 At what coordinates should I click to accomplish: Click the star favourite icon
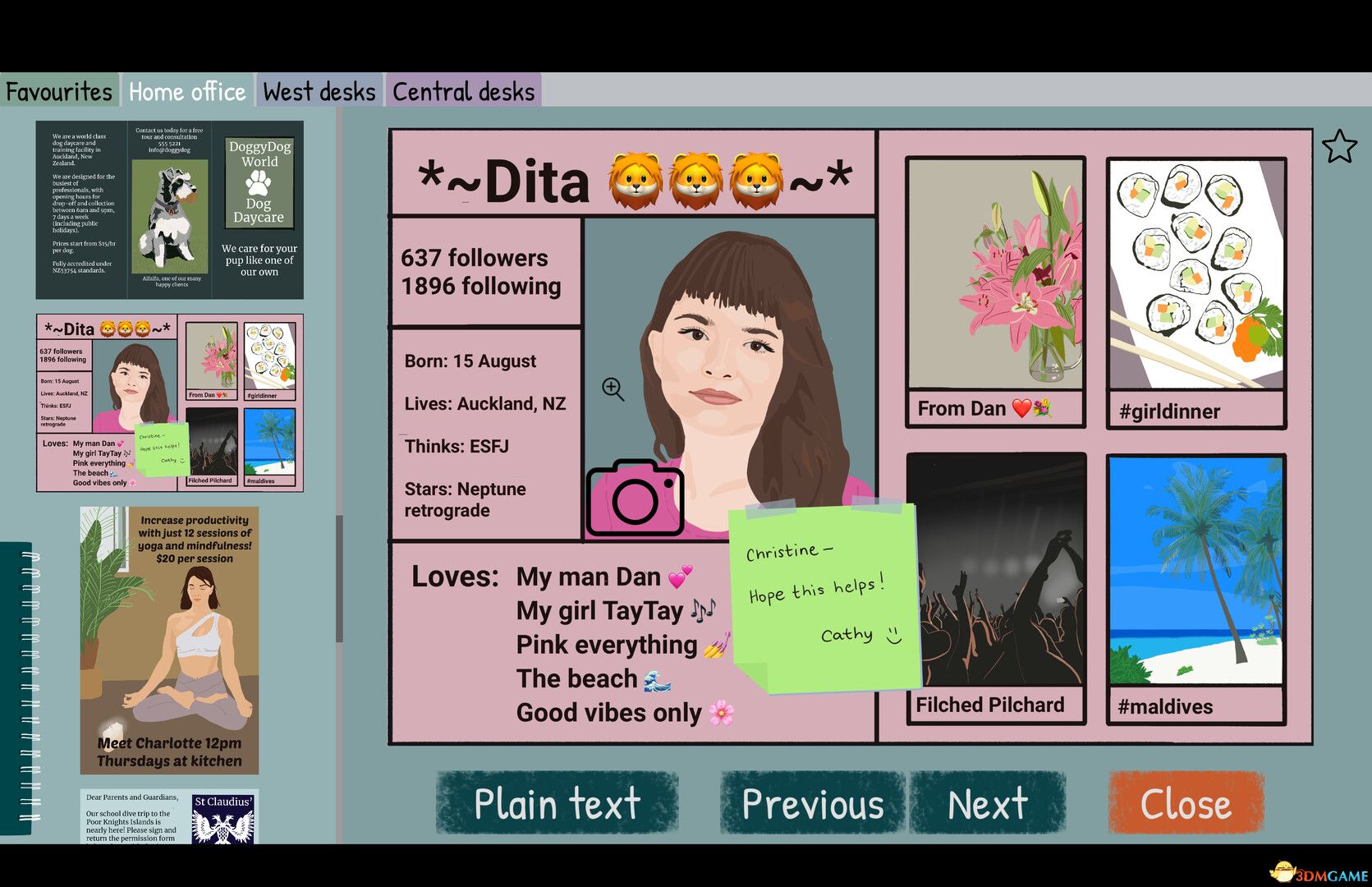1338,145
